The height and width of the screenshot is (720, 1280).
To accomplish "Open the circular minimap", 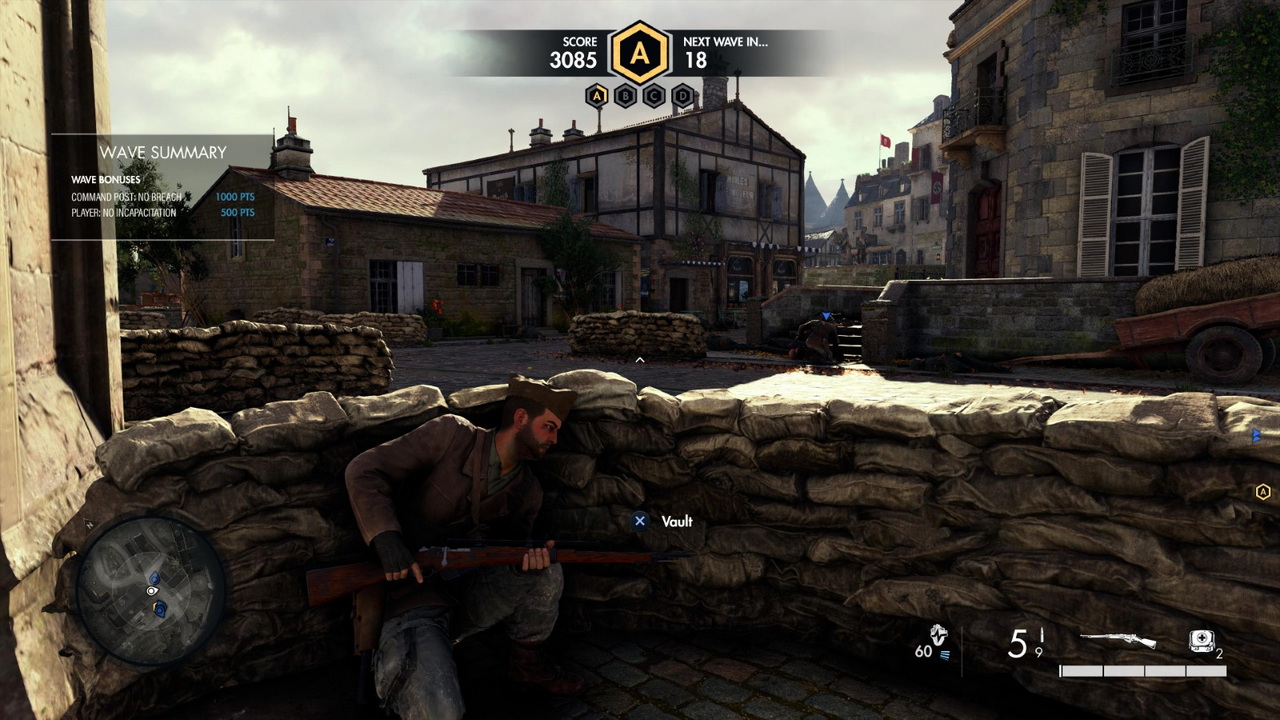I will (151, 590).
